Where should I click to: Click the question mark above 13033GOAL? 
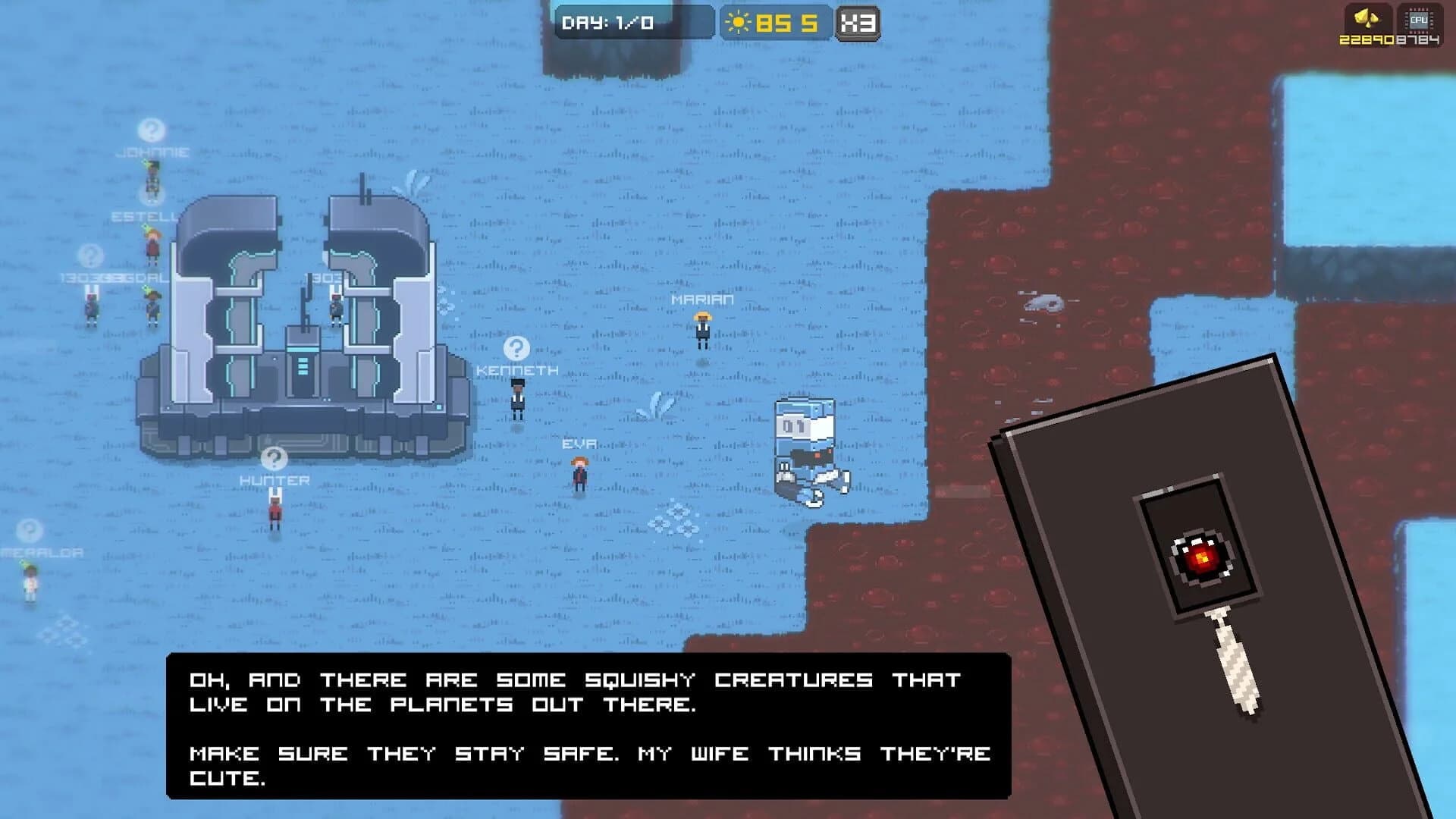pos(90,254)
